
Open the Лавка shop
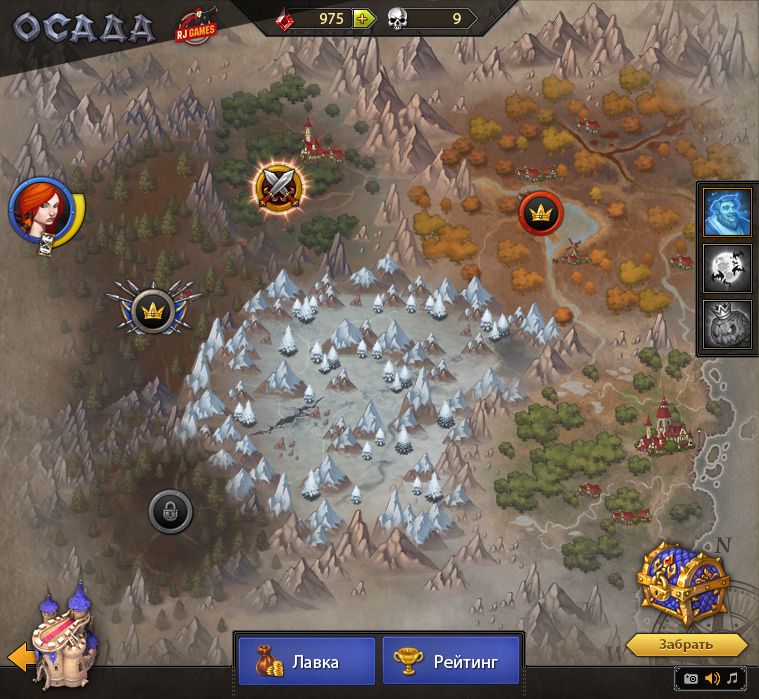pos(306,661)
